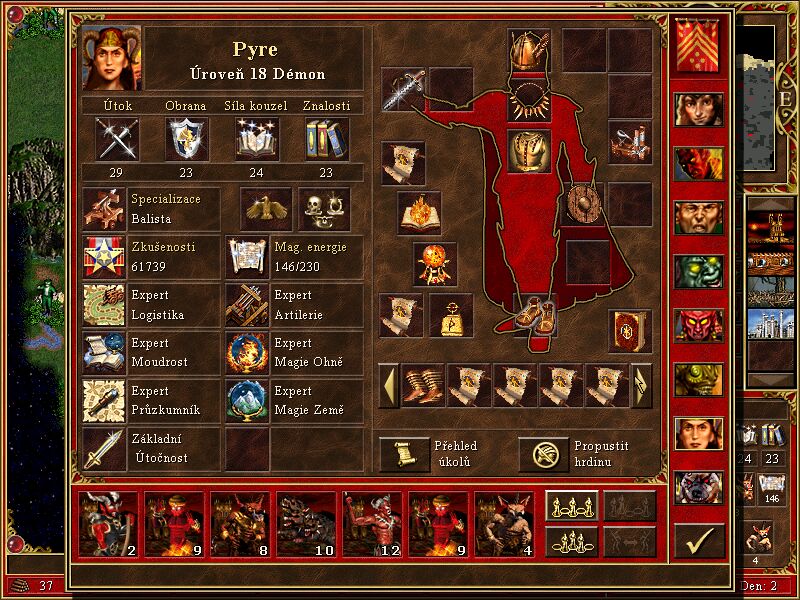Viewport: 800px width, 600px height.
Task: Click Pyre's hero portrait
Action: [112, 57]
